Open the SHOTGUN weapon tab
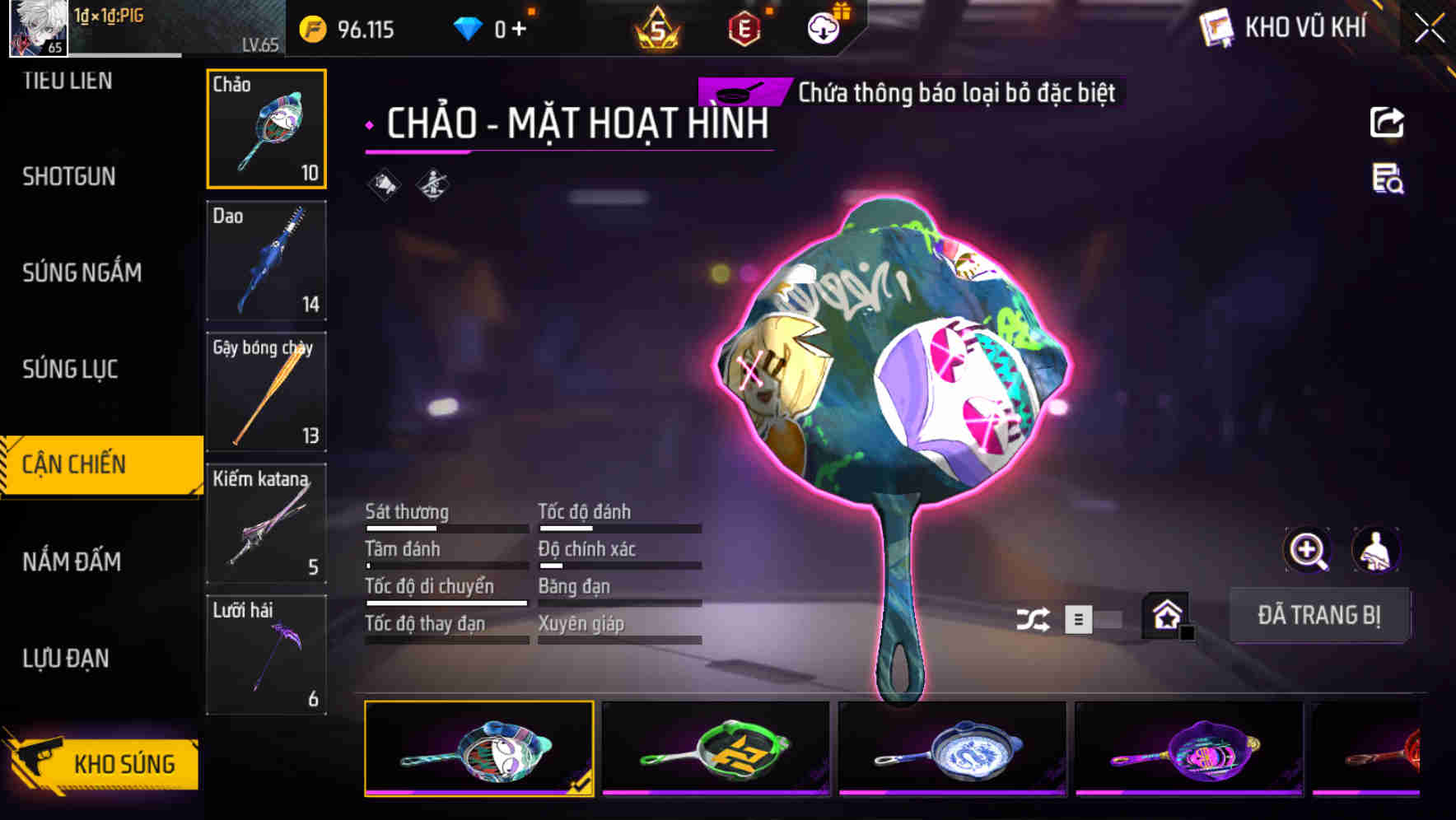 (x=69, y=176)
